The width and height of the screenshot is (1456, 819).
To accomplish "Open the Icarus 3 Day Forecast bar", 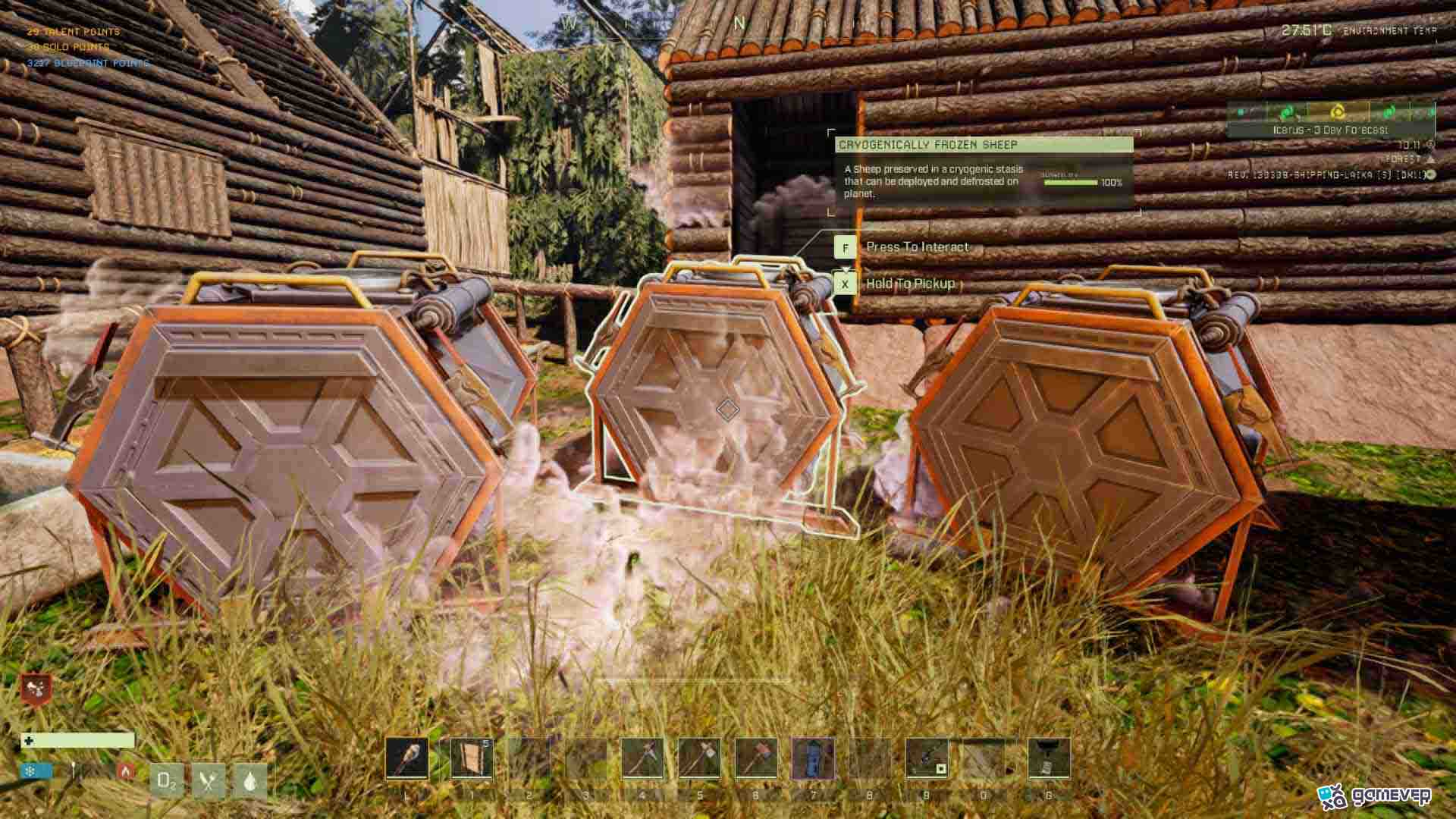I will [x=1331, y=130].
